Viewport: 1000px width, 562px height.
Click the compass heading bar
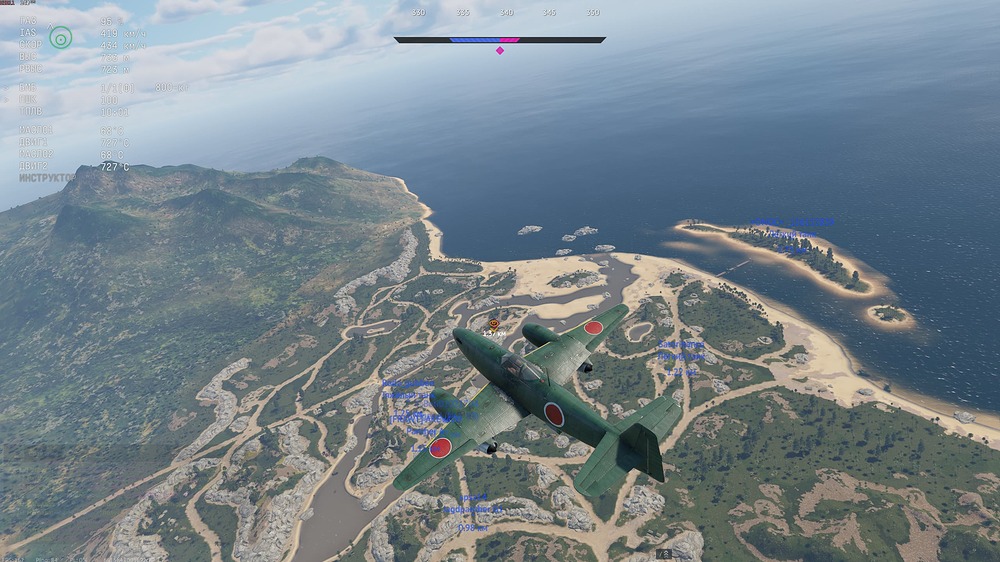[x=499, y=40]
